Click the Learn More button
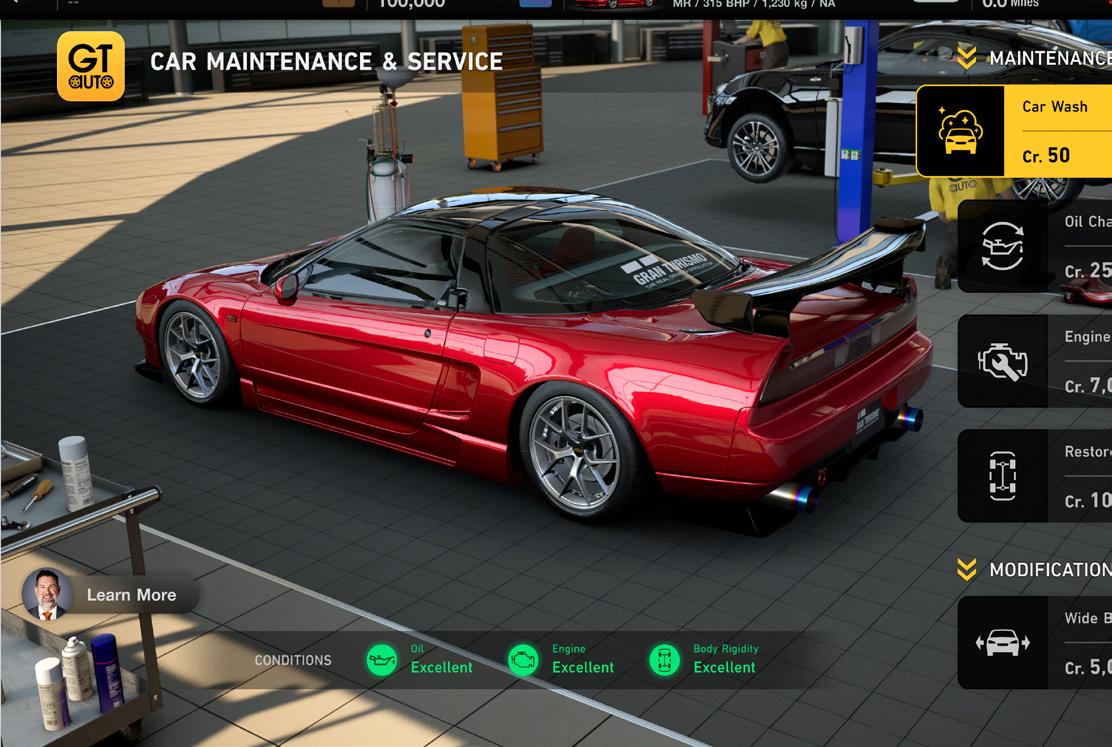The image size is (1112, 747). click(112, 595)
